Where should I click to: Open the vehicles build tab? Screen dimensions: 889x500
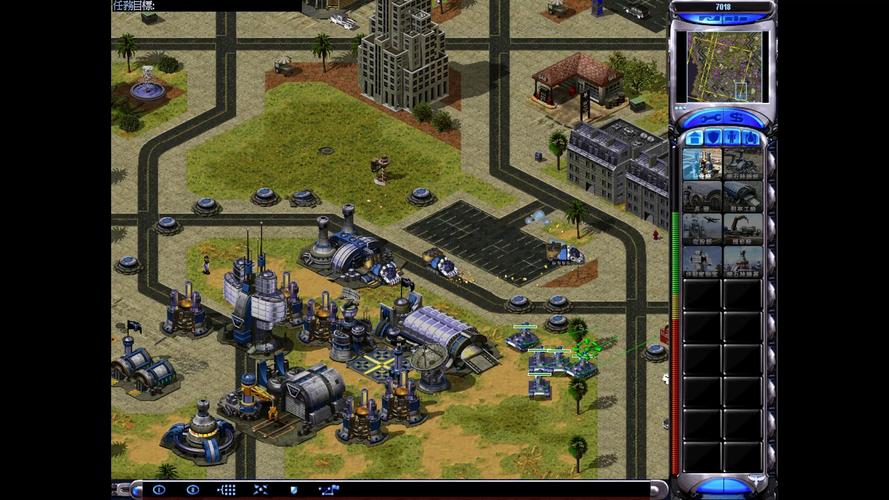tap(750, 137)
